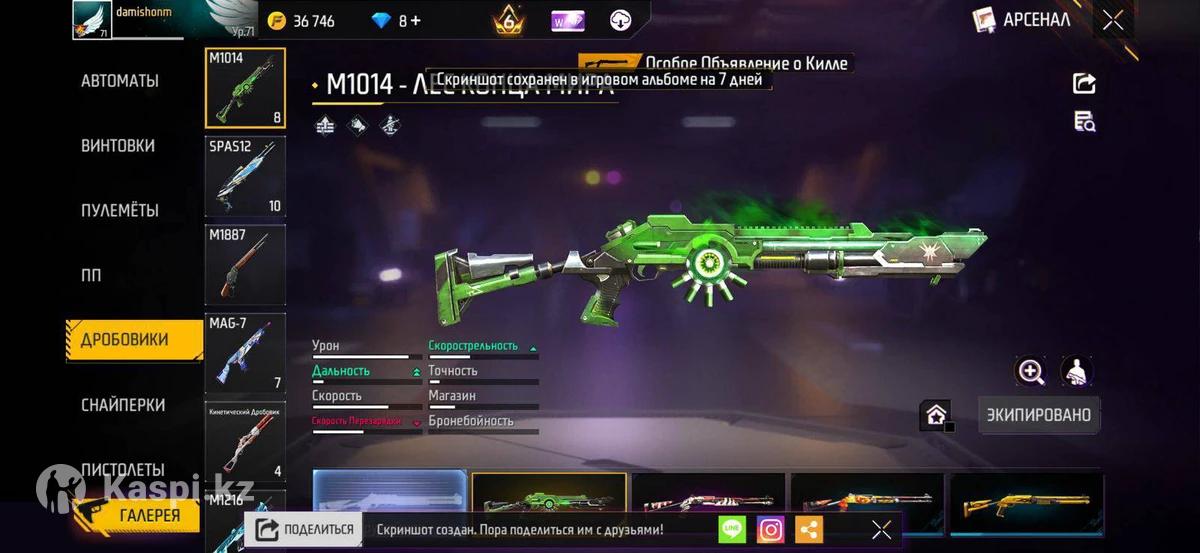Close the screenshot share bar

click(x=881, y=530)
